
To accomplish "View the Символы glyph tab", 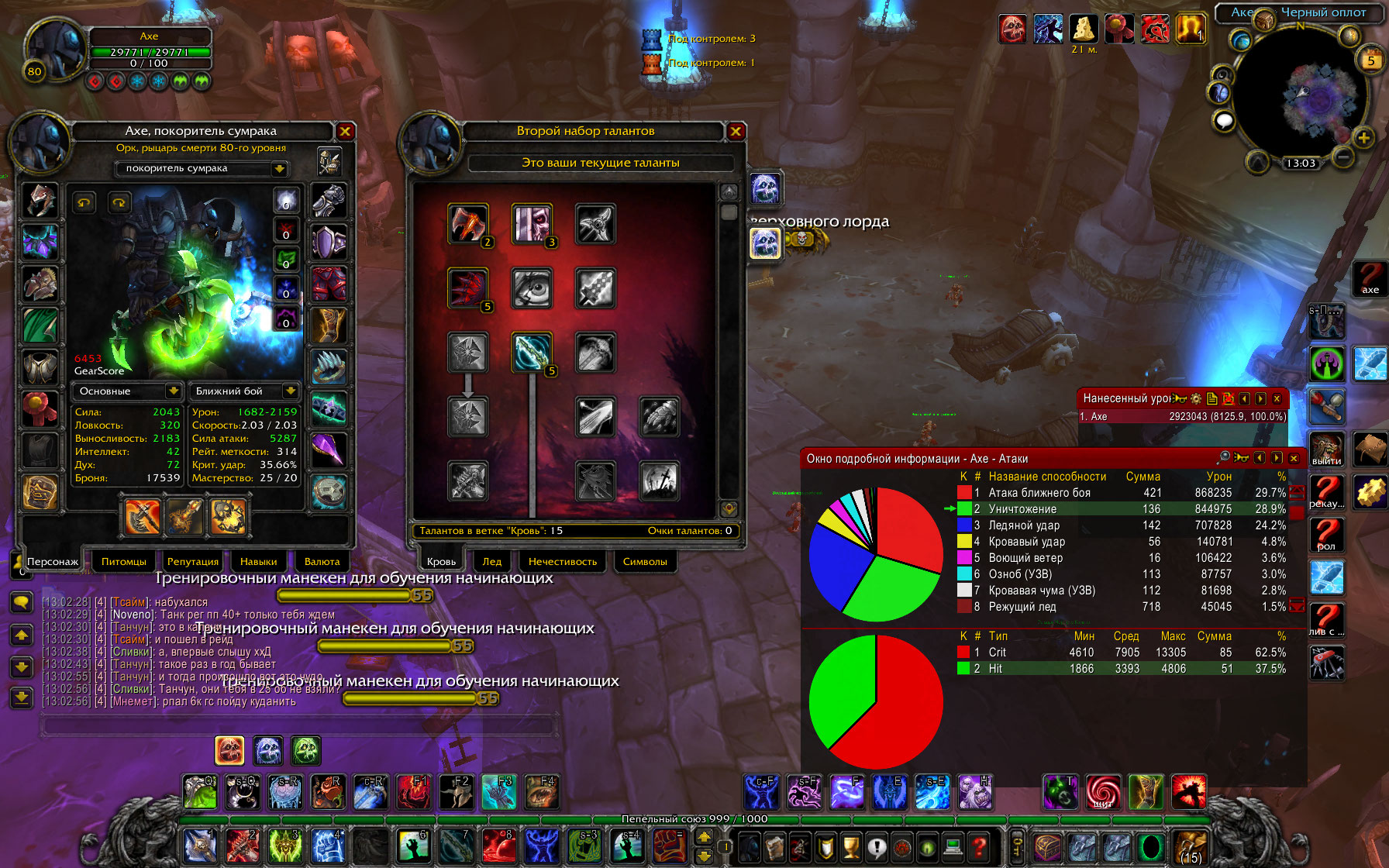I will point(645,561).
